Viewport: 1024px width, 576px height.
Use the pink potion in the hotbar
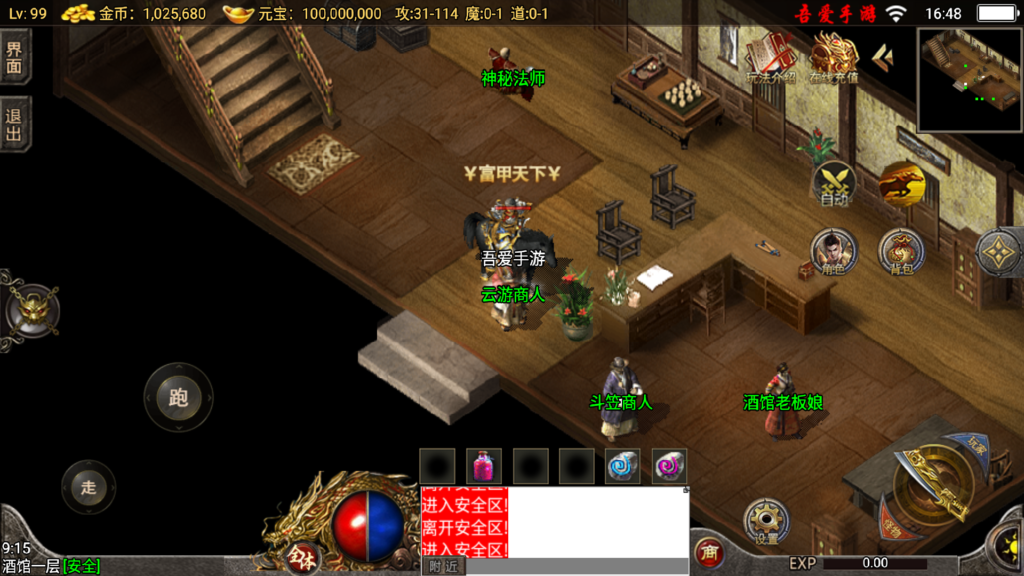(x=484, y=466)
